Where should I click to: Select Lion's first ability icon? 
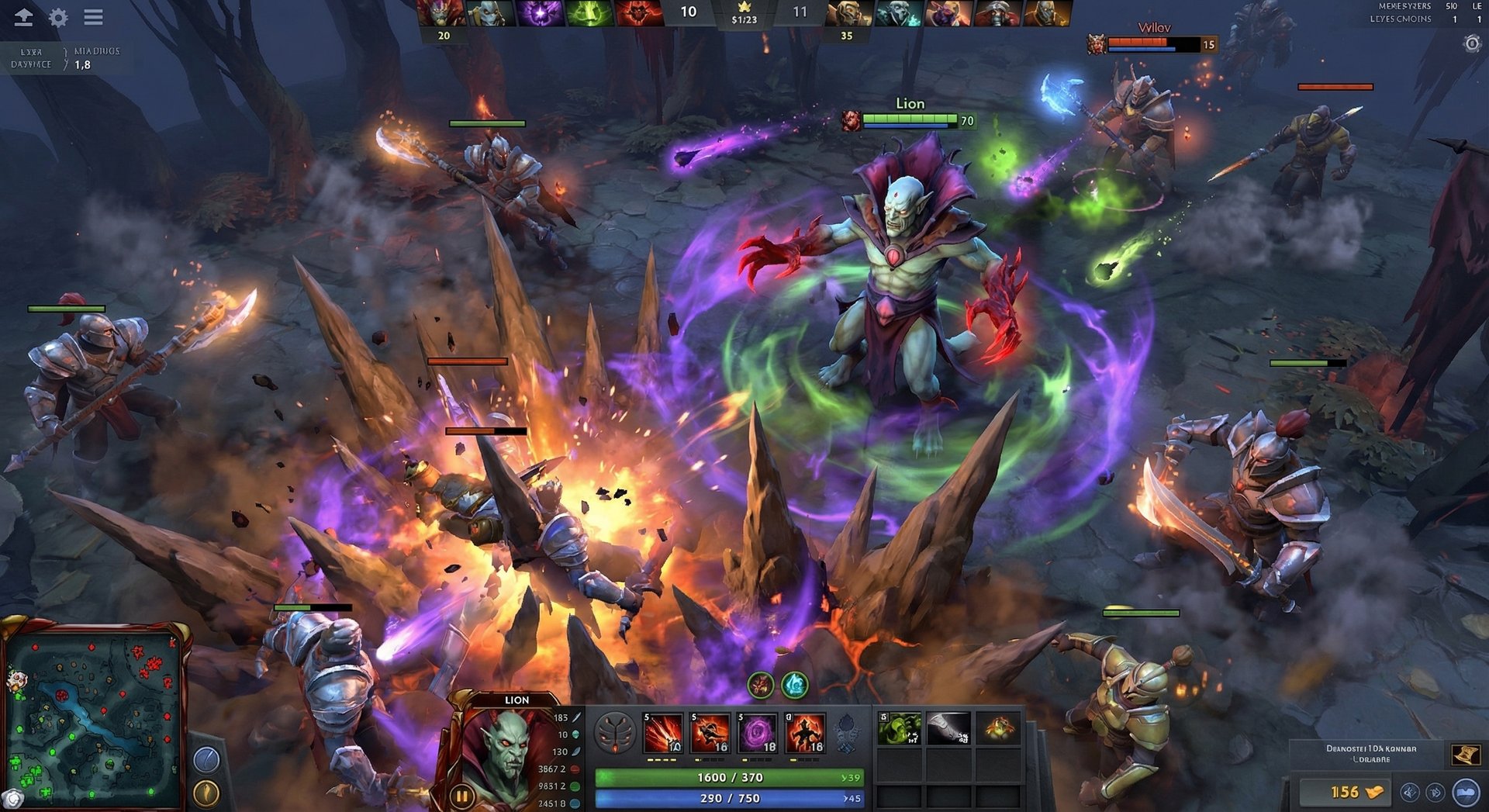662,734
